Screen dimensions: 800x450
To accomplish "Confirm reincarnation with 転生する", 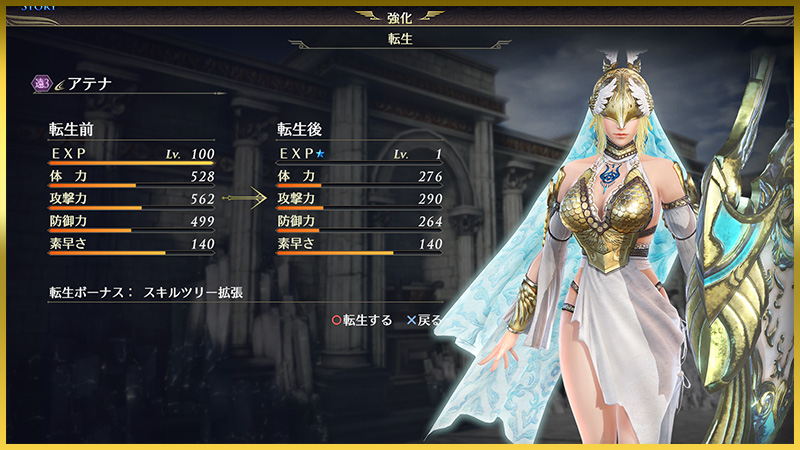I will point(362,321).
